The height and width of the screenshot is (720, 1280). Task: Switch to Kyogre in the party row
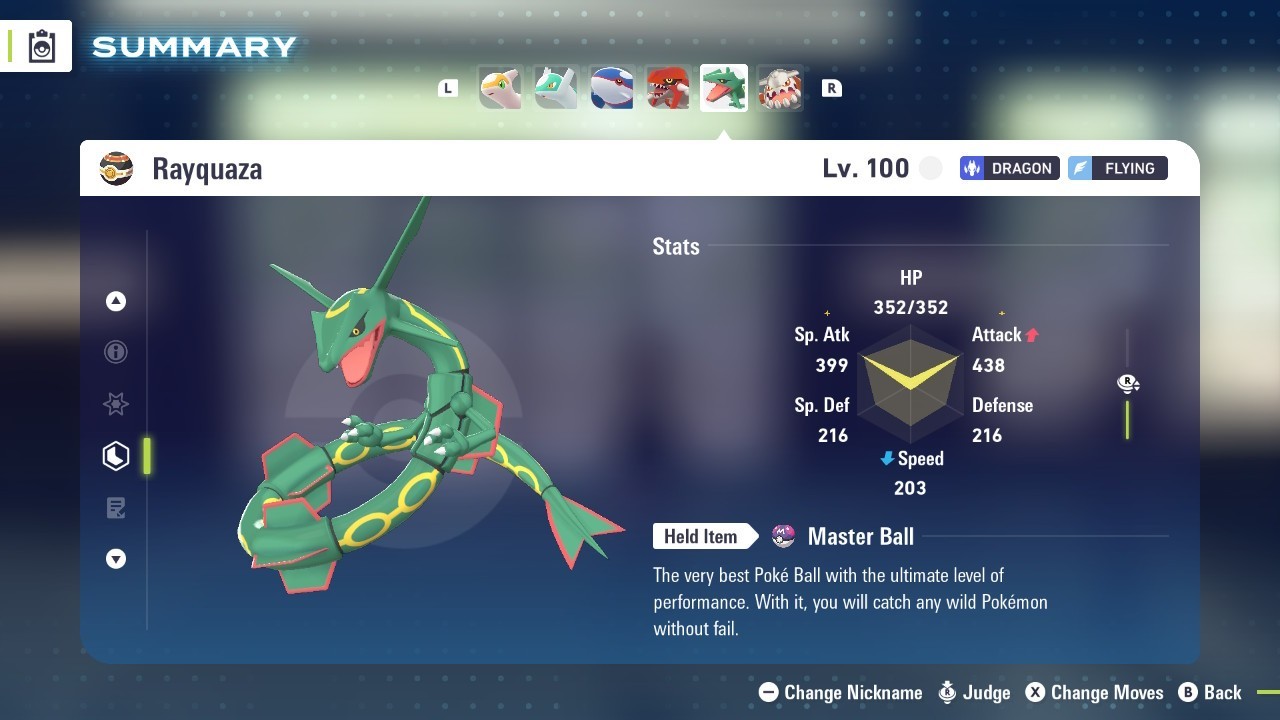coord(611,88)
